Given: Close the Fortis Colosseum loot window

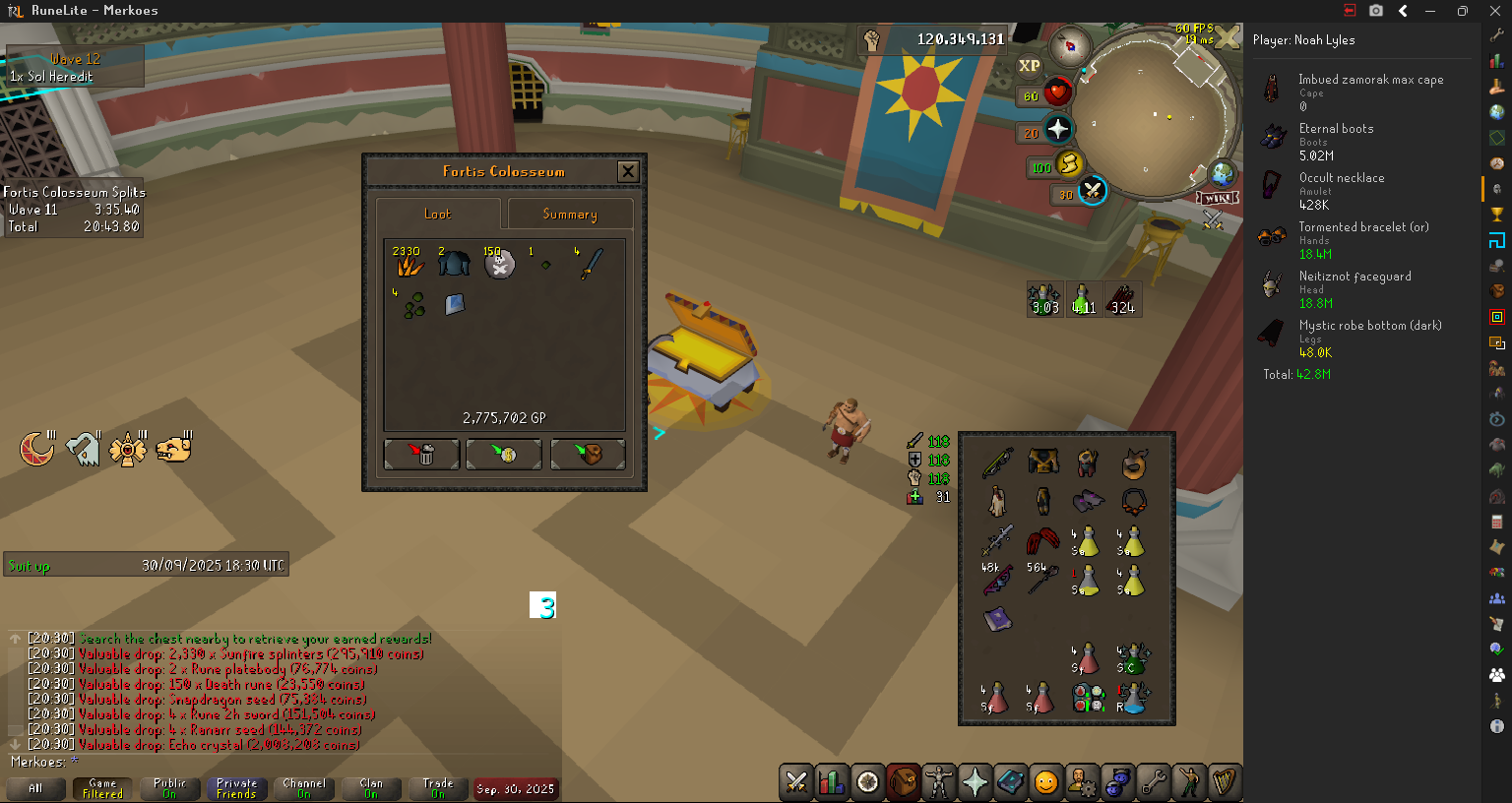Looking at the screenshot, I should pyautogui.click(x=628, y=171).
